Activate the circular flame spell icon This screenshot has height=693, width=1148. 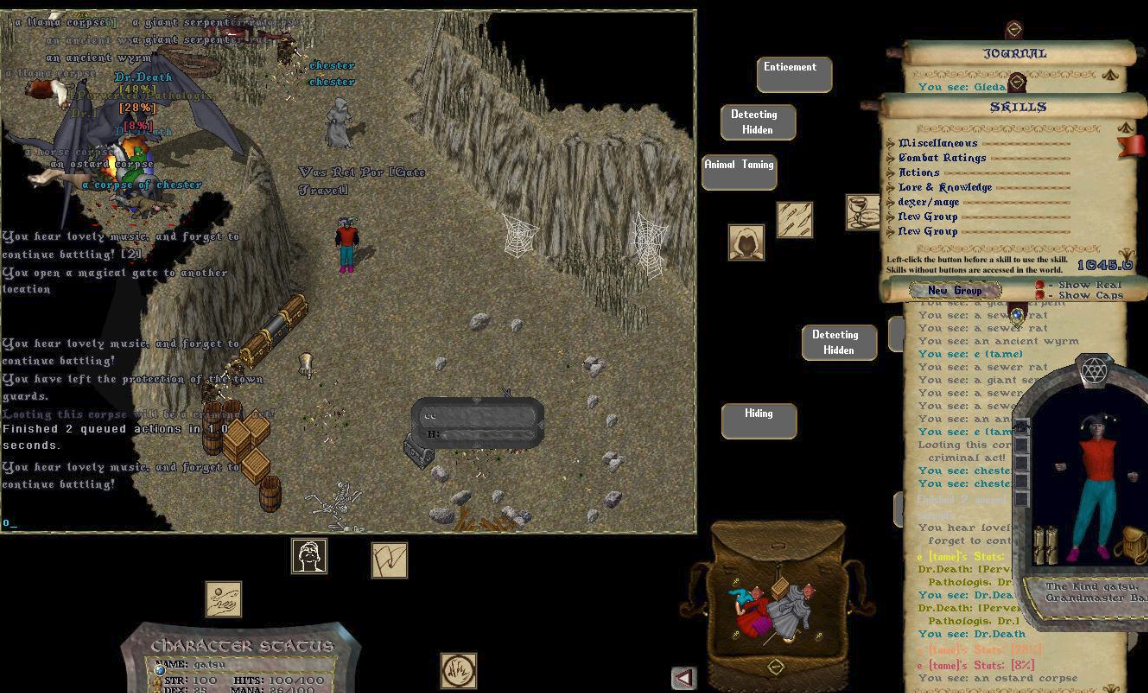pos(458,670)
